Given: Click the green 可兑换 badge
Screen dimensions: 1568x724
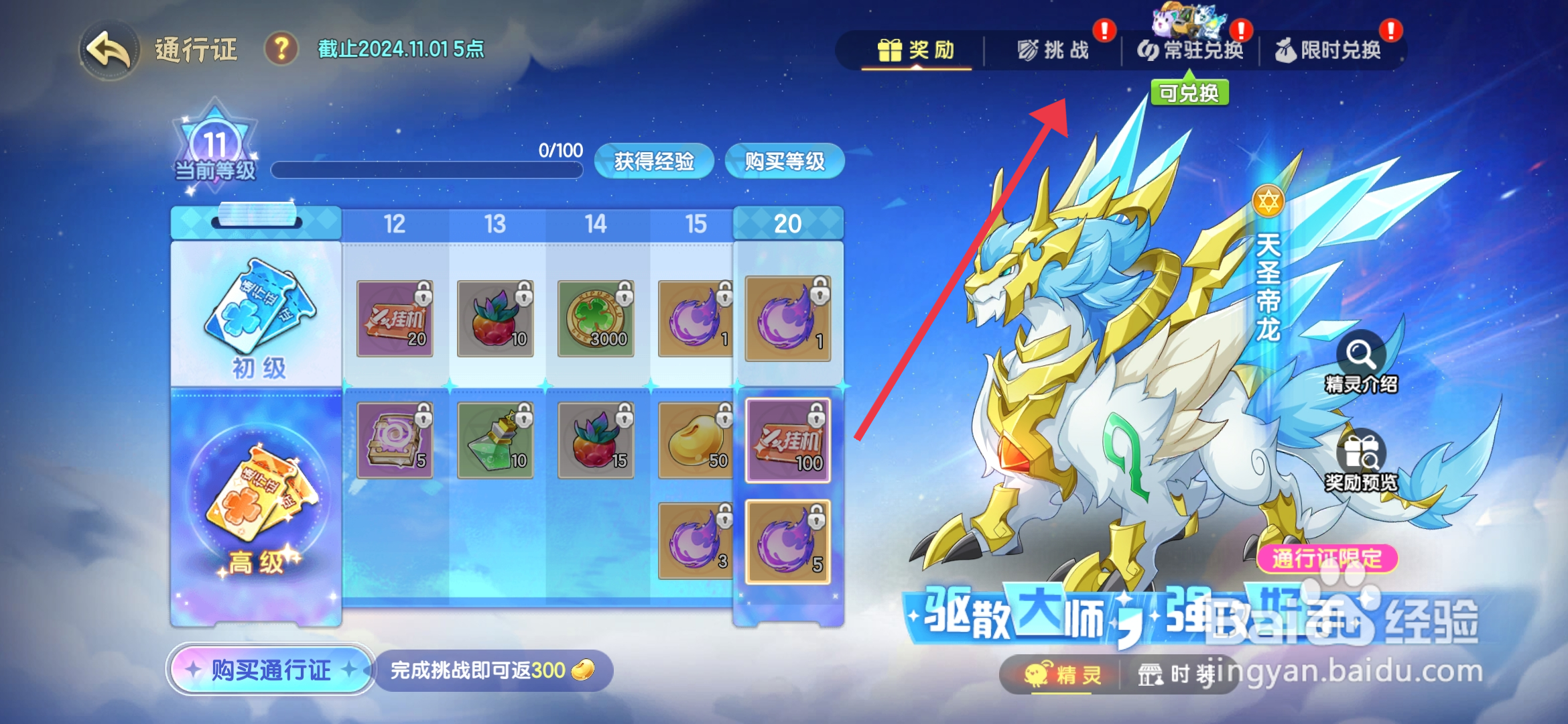Looking at the screenshot, I should 1189,93.
